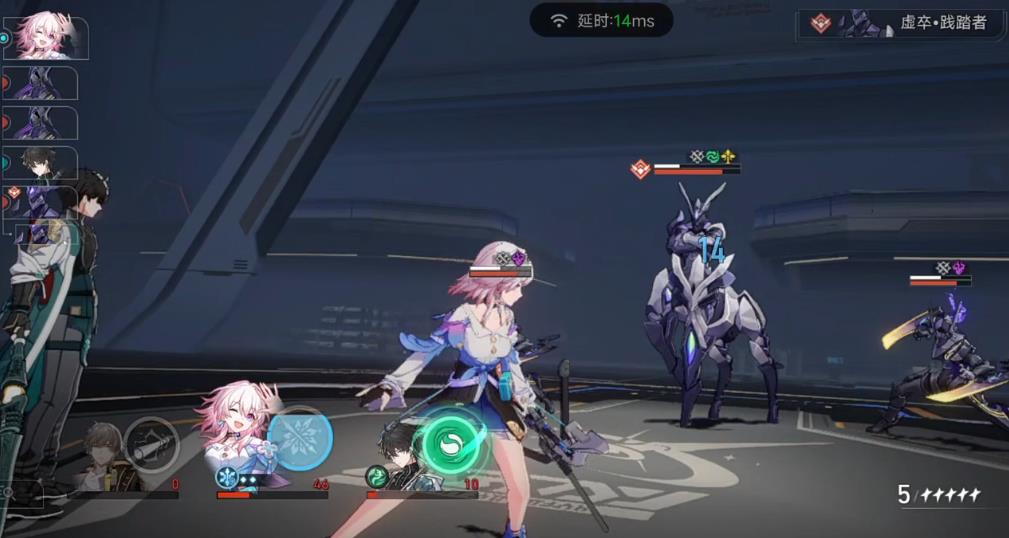Select March 7th's portrait in the turn order

[x=47, y=37]
